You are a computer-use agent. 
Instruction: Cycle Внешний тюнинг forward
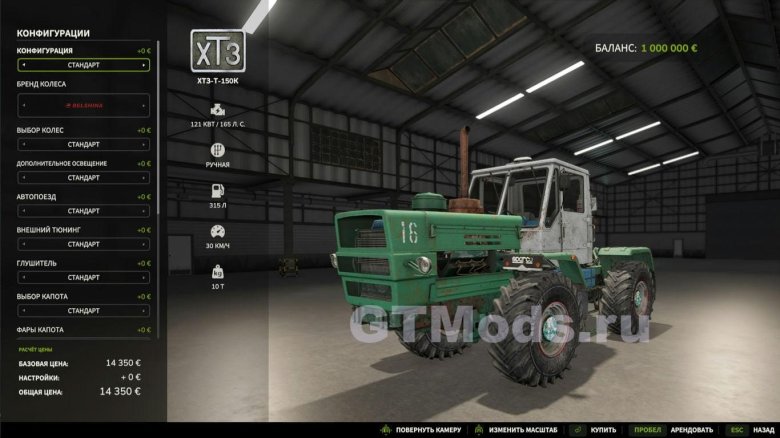pyautogui.click(x=144, y=244)
